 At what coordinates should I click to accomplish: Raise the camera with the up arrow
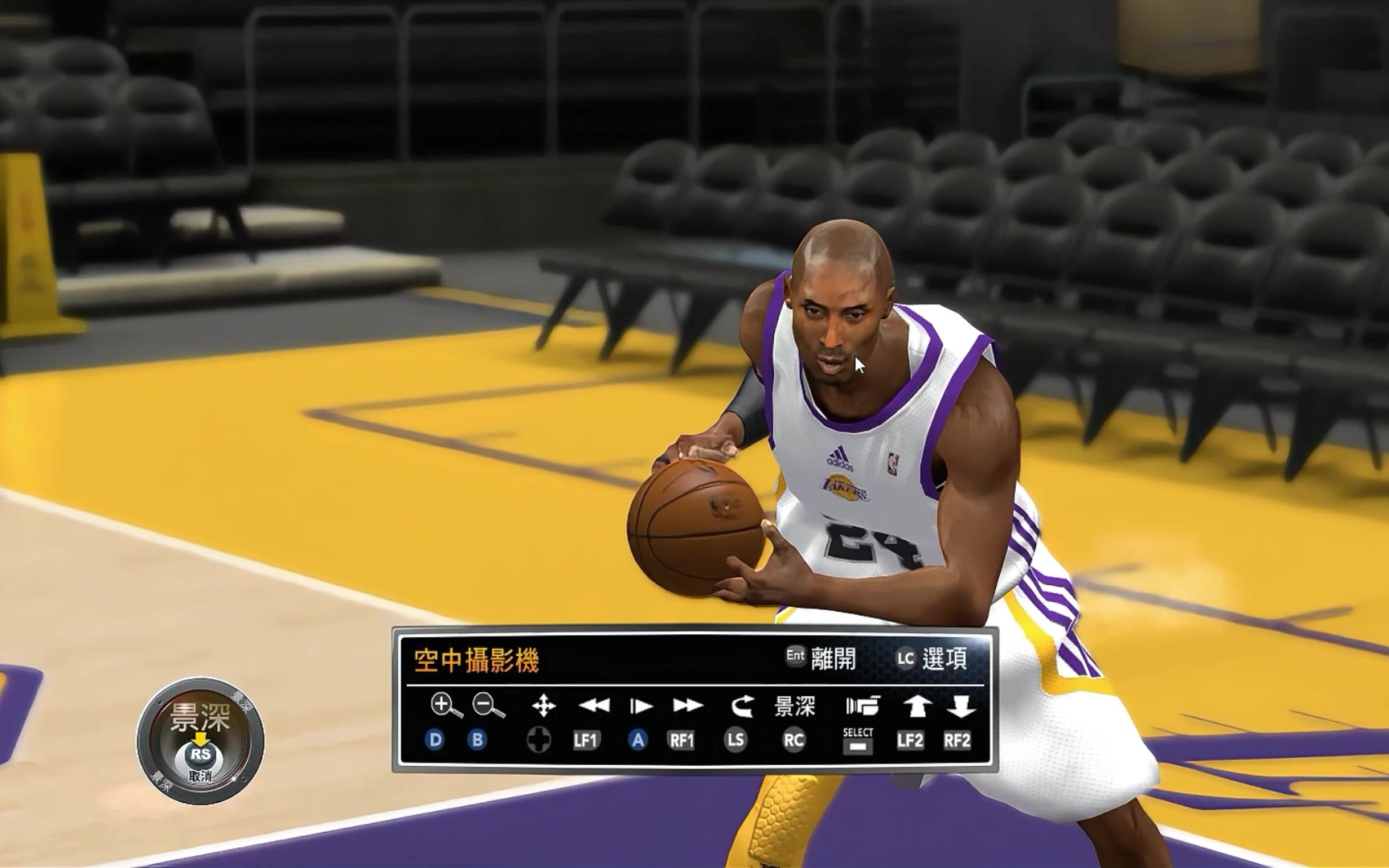point(916,706)
